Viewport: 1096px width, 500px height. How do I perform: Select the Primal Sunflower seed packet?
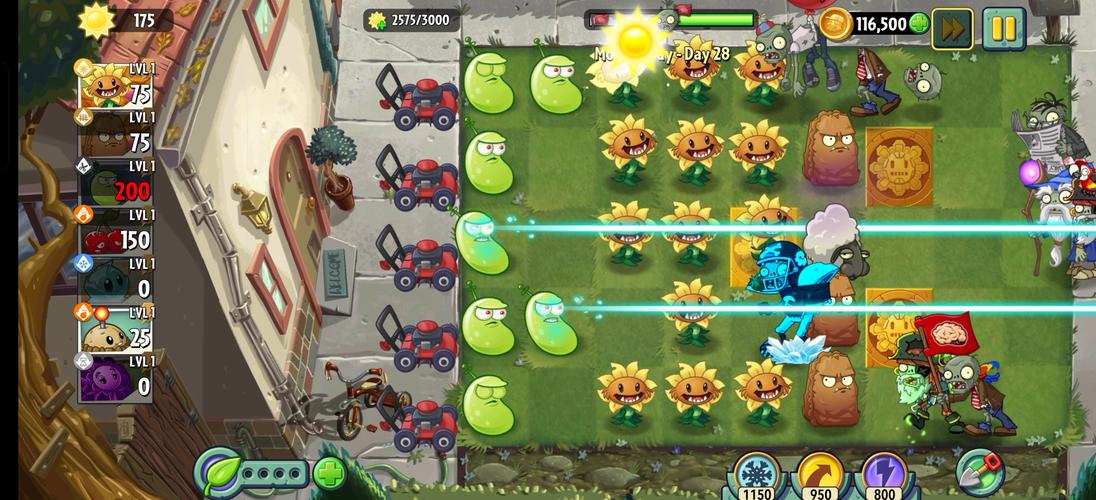(116, 85)
